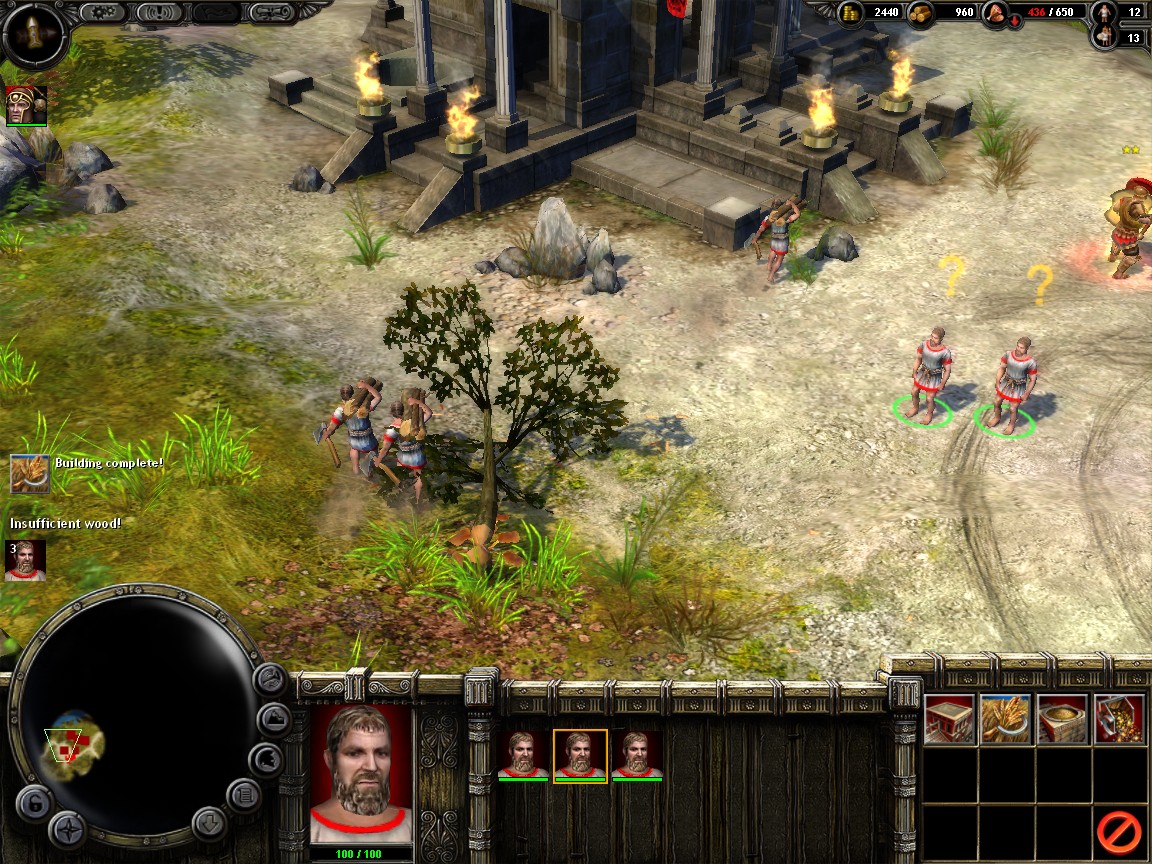
Task: Open the gears settings button
Action: pos(101,12)
